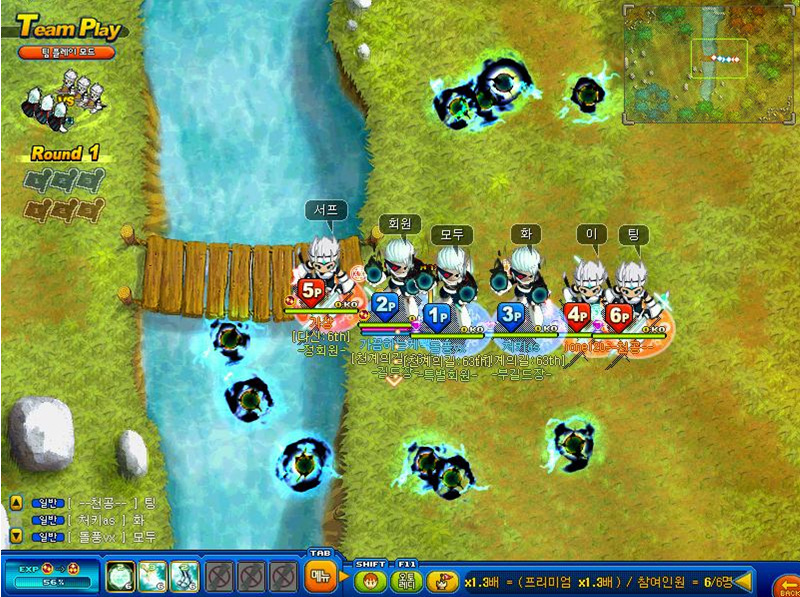This screenshot has height=597, width=800.
Task: Go back with the BACK button
Action: 789,583
